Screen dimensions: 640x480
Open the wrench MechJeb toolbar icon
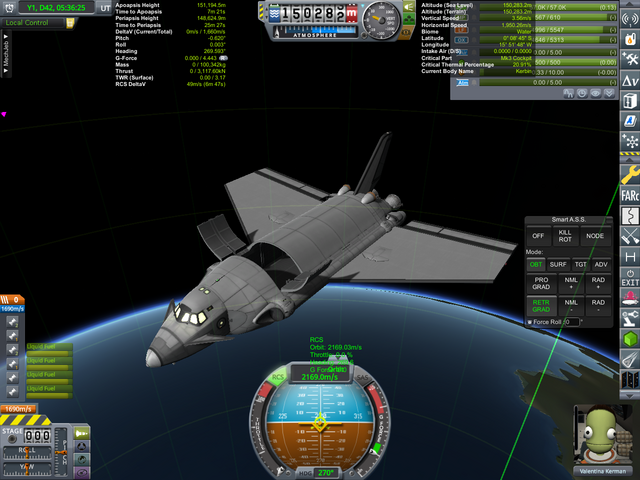click(630, 175)
